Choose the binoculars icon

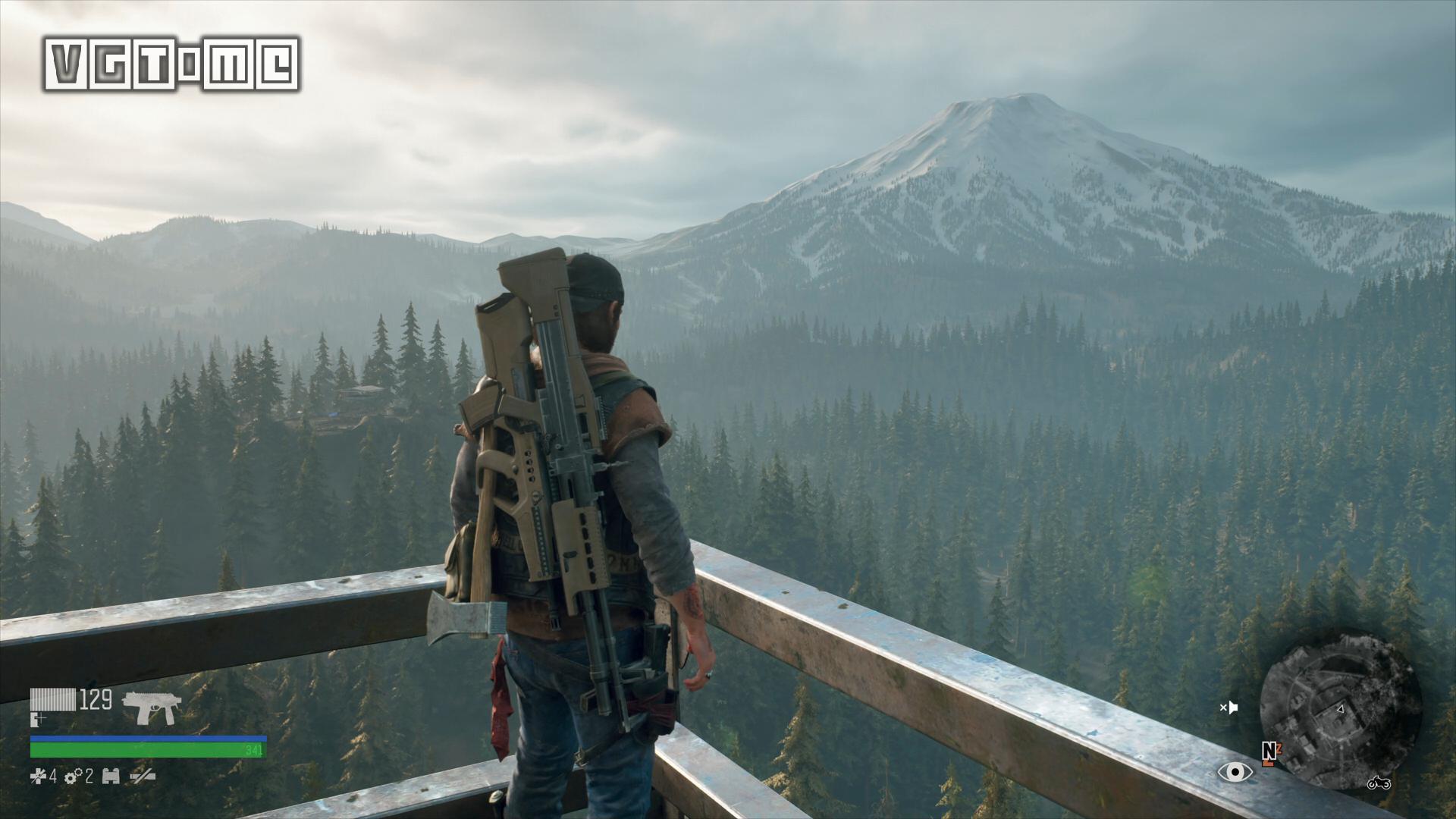pos(111,776)
